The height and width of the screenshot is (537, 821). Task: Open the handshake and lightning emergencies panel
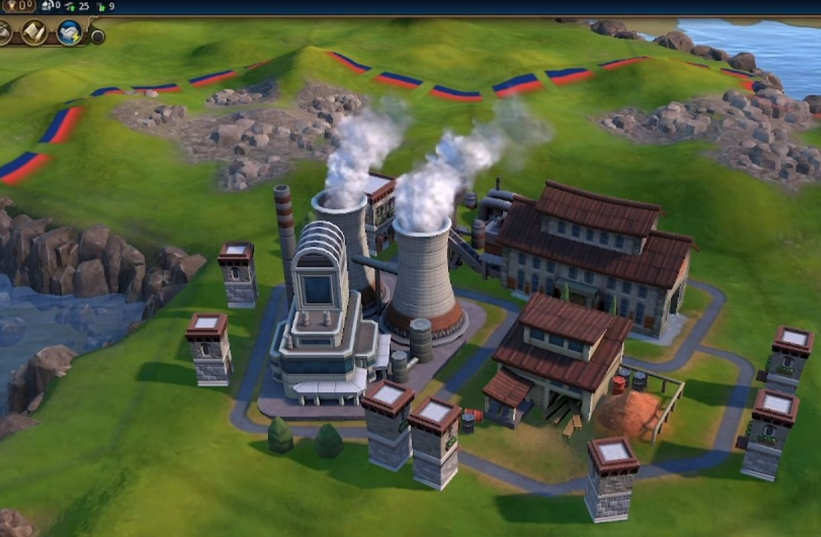click(x=69, y=33)
